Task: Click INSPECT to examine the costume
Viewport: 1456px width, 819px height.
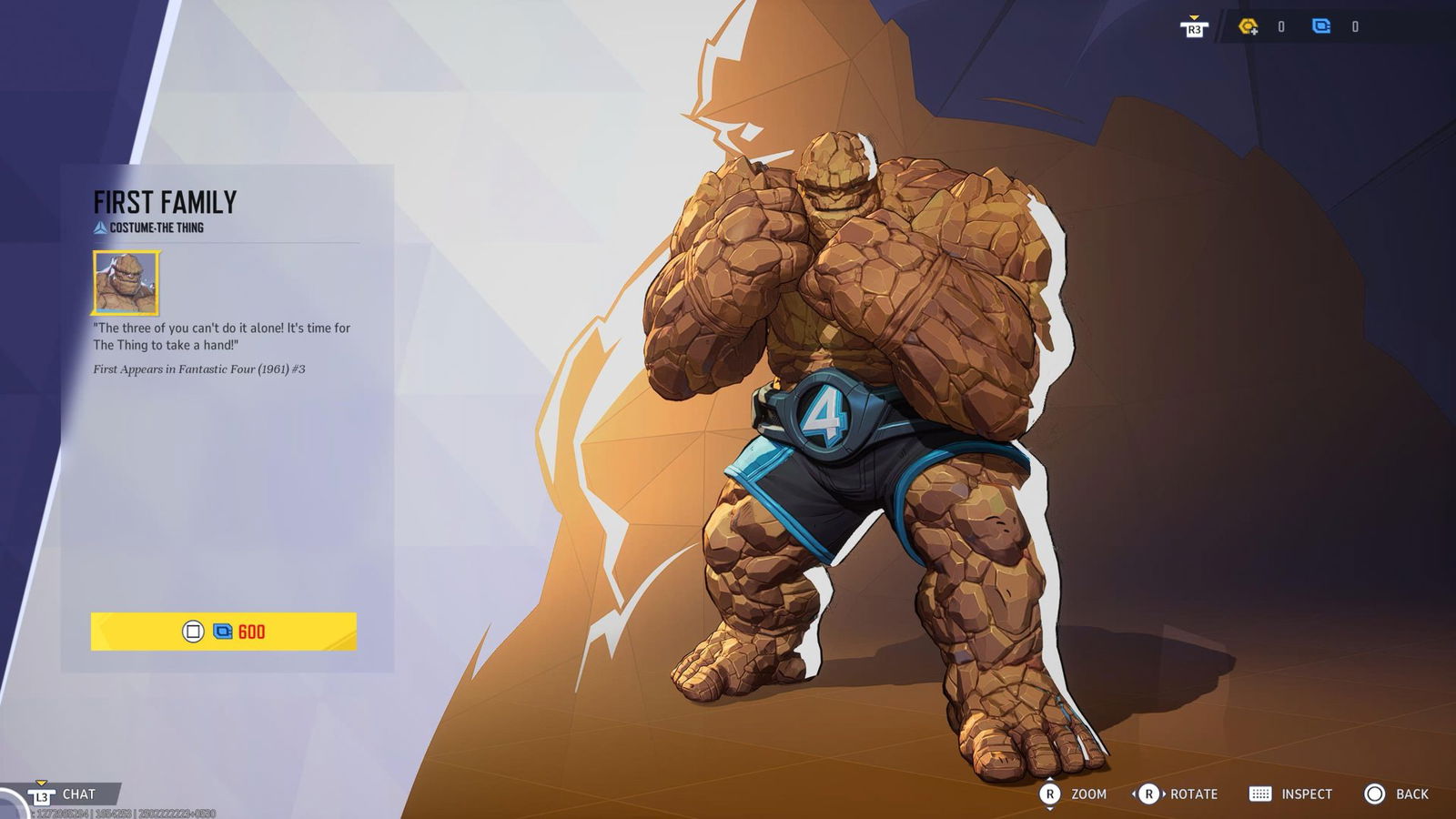Action: coord(1306,794)
